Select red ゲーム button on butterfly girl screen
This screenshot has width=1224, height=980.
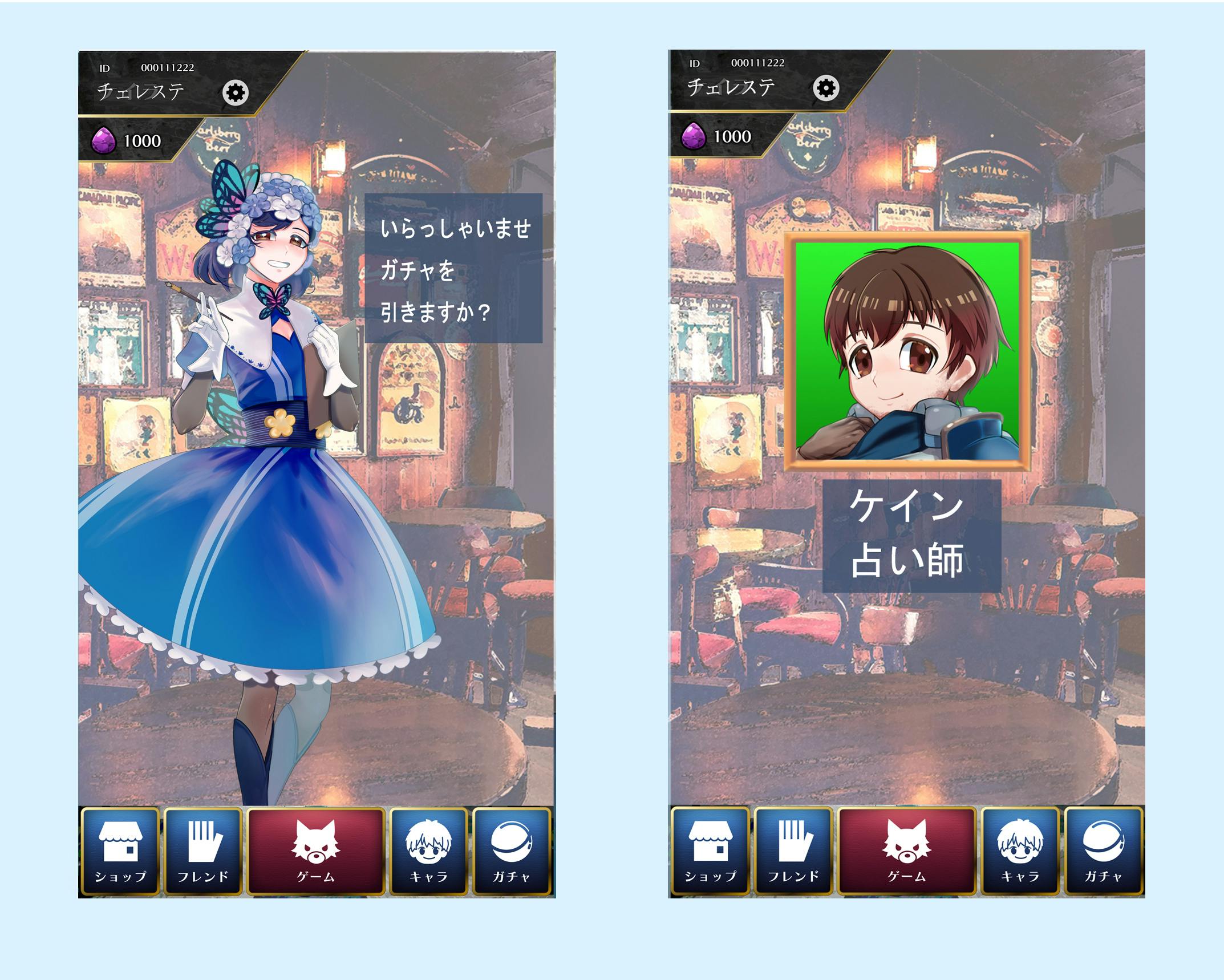(317, 851)
